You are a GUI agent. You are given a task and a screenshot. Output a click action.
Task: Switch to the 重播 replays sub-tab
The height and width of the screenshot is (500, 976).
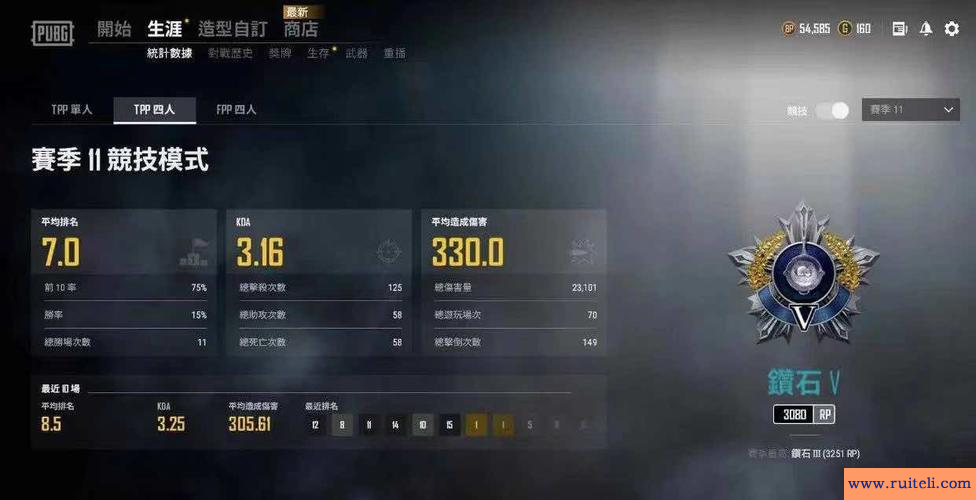pyautogui.click(x=394, y=53)
